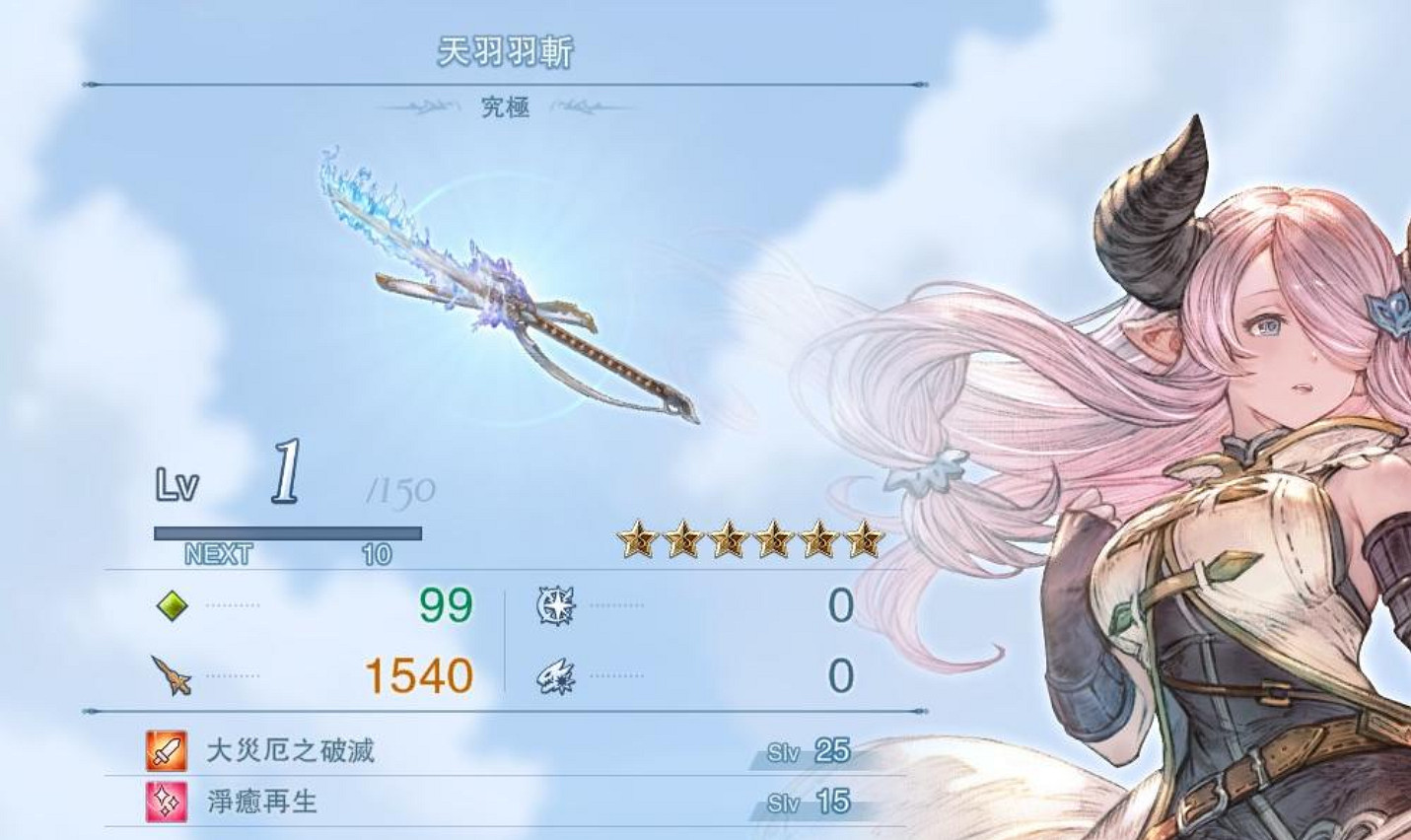
Task: Click the Slv 15 skill level text
Action: pyautogui.click(x=811, y=800)
